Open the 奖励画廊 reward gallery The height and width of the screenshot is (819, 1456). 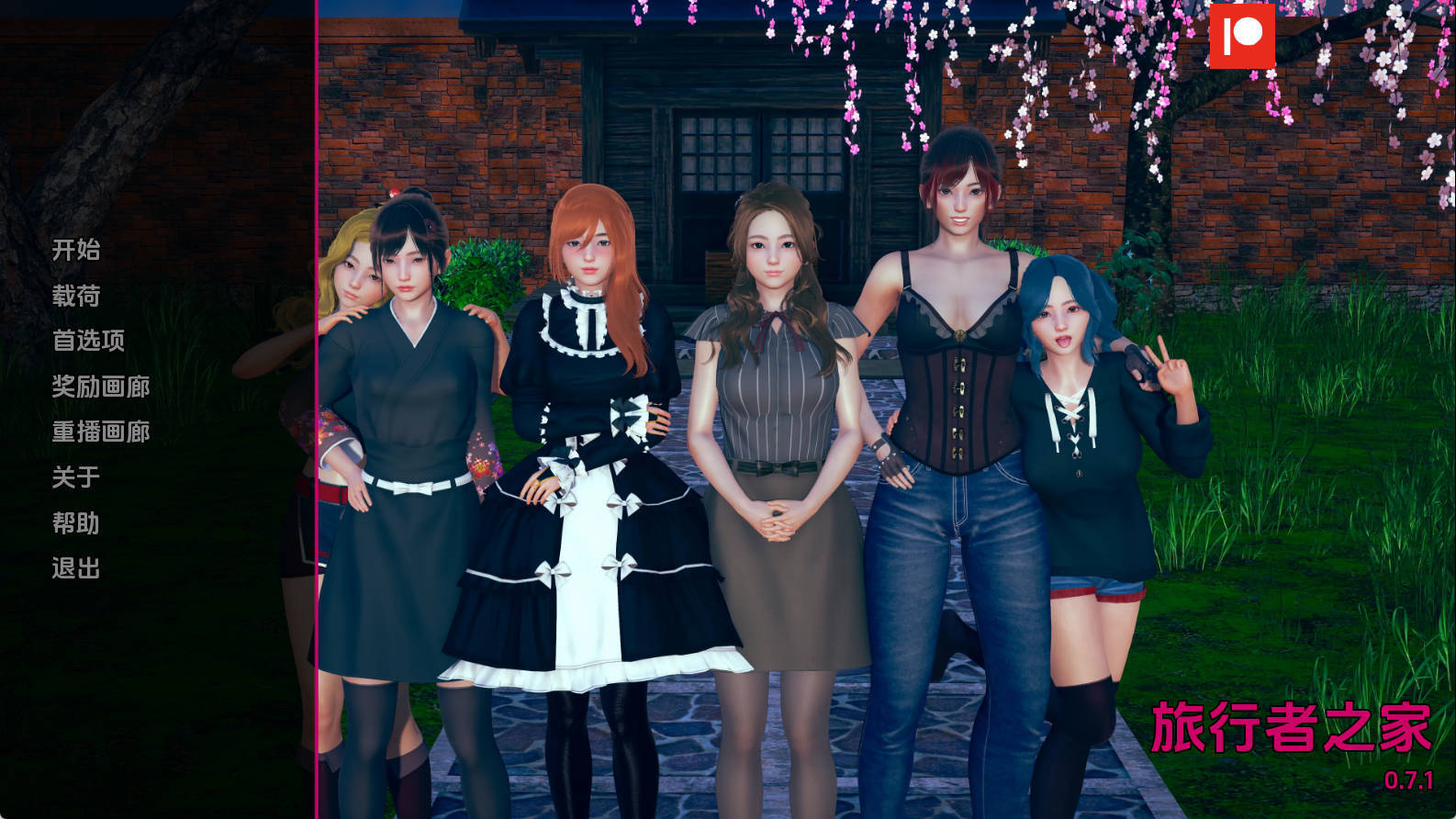101,387
